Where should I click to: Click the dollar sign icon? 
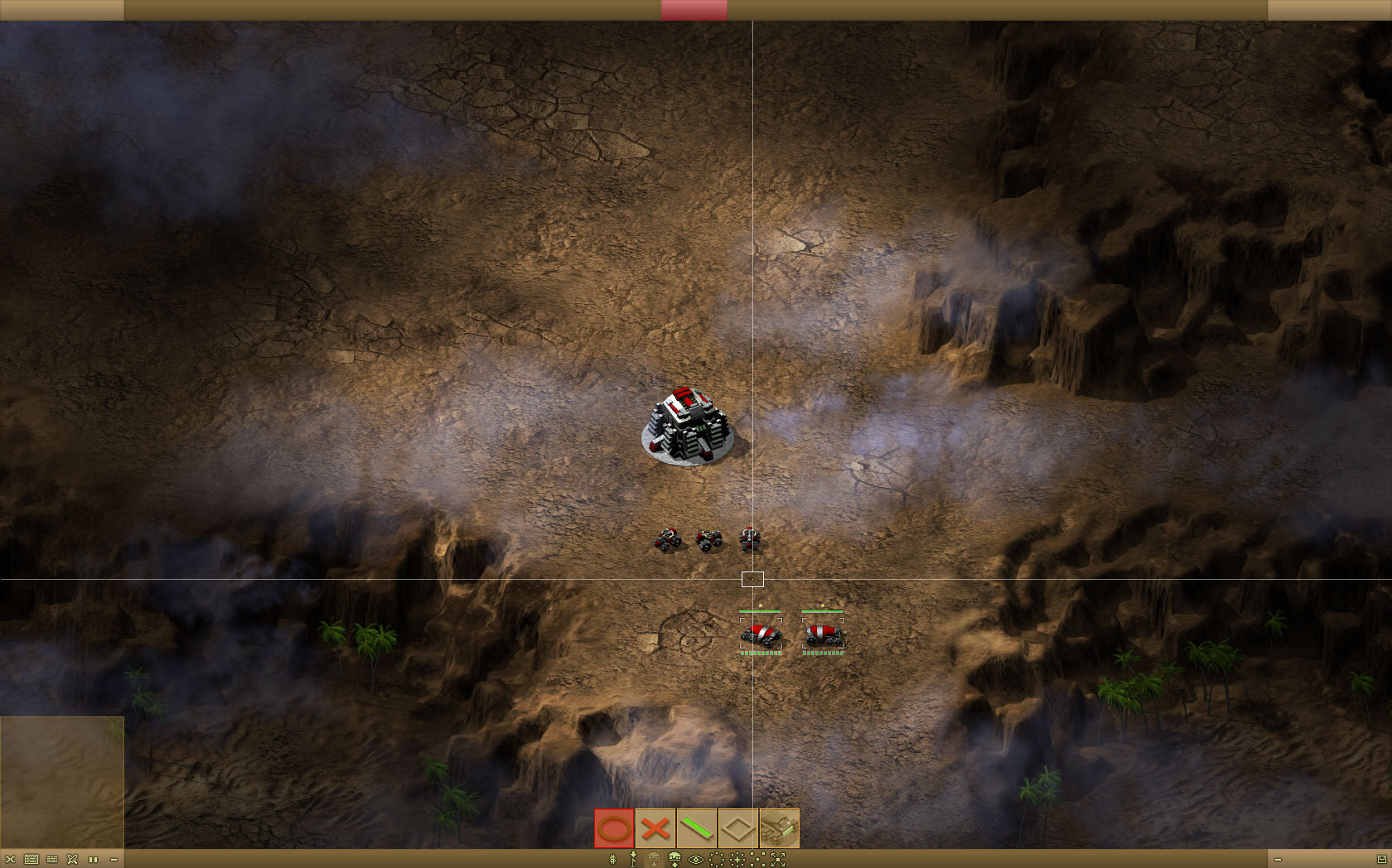(612, 860)
